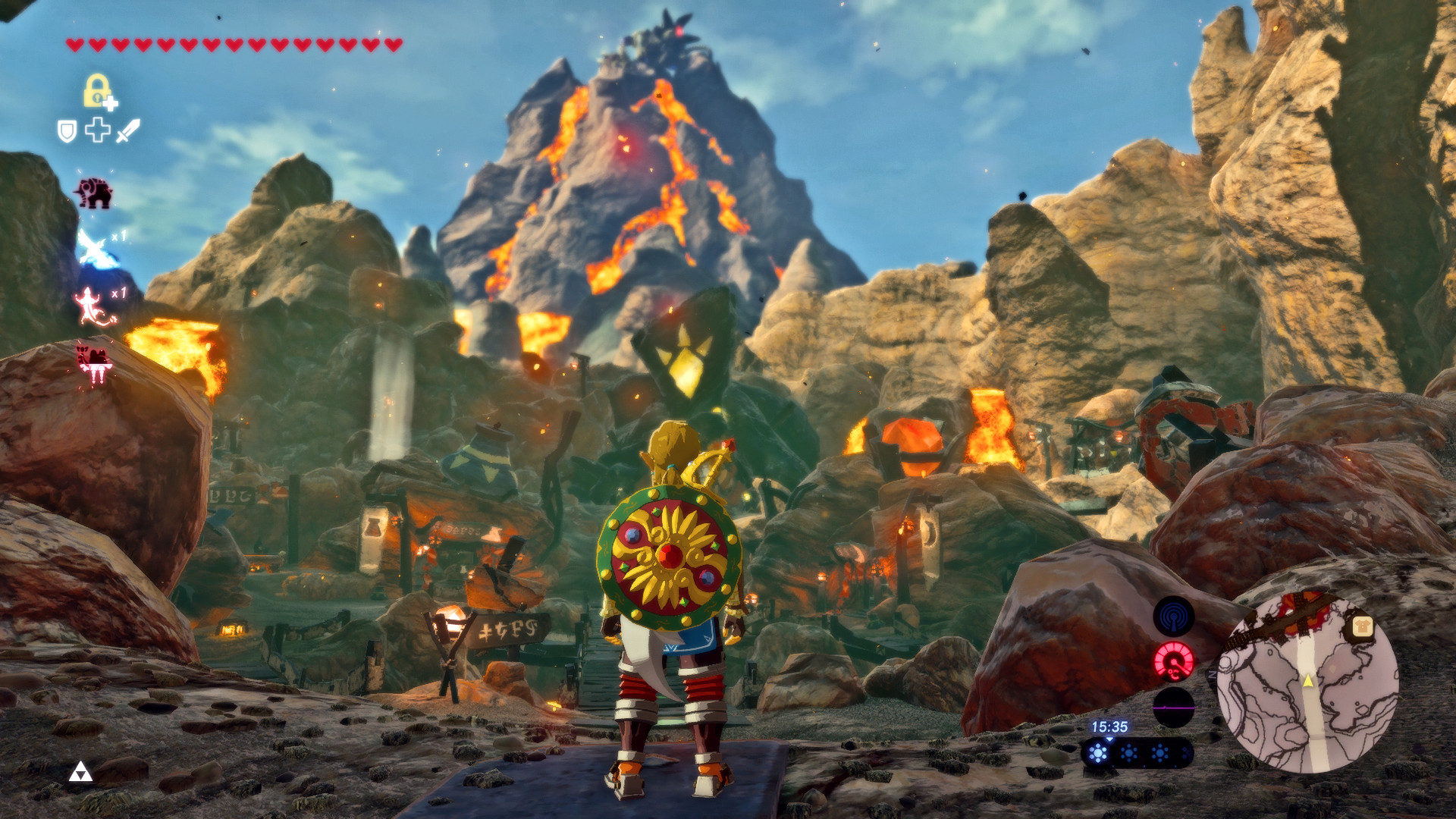Viewport: 1456px width, 819px height.
Task: Click the sword icon in the upper left
Action: [127, 132]
